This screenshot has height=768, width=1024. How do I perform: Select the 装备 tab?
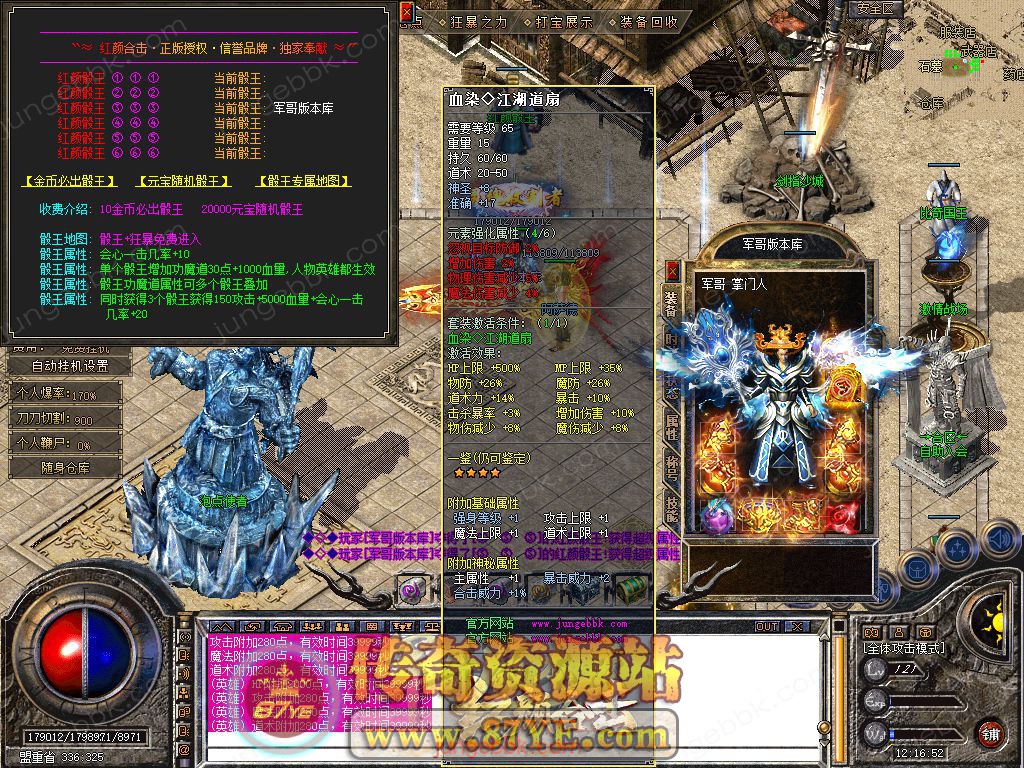click(x=672, y=305)
